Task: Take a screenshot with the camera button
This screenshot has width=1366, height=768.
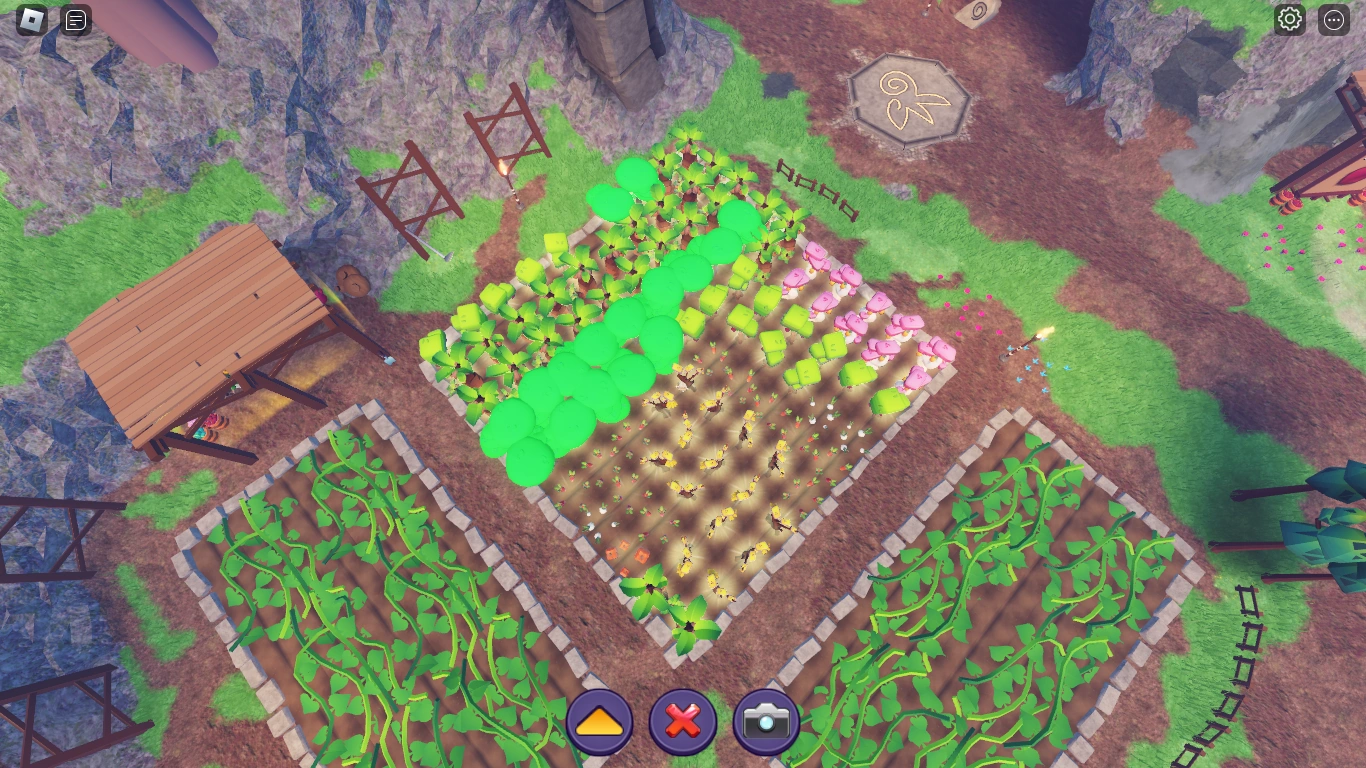Action: click(765, 719)
